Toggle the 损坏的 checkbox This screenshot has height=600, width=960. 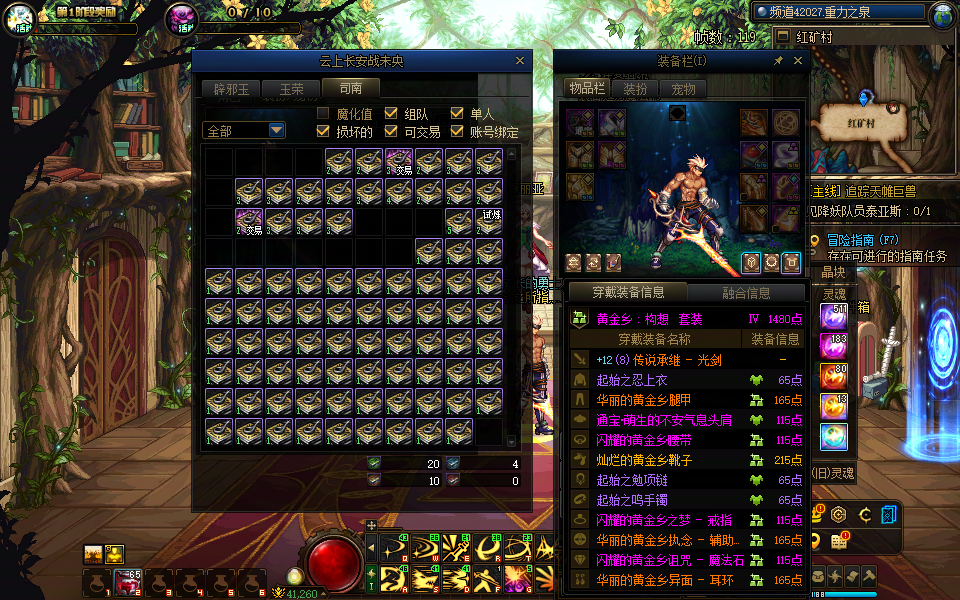coord(323,131)
